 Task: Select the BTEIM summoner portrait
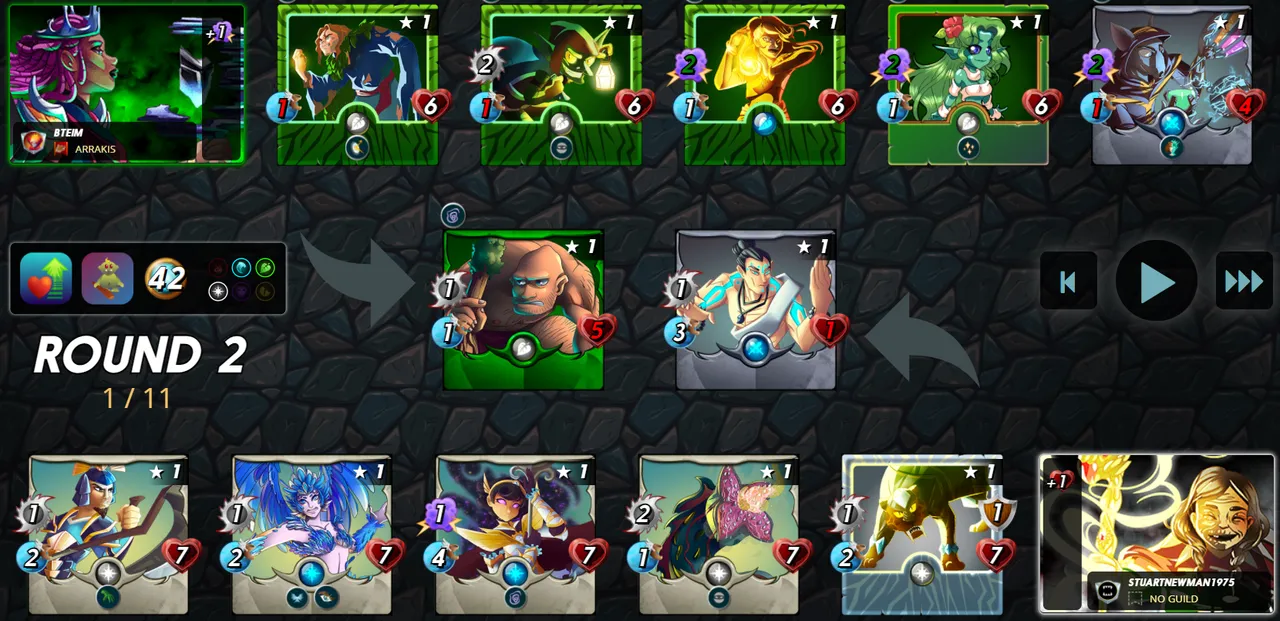(x=125, y=83)
